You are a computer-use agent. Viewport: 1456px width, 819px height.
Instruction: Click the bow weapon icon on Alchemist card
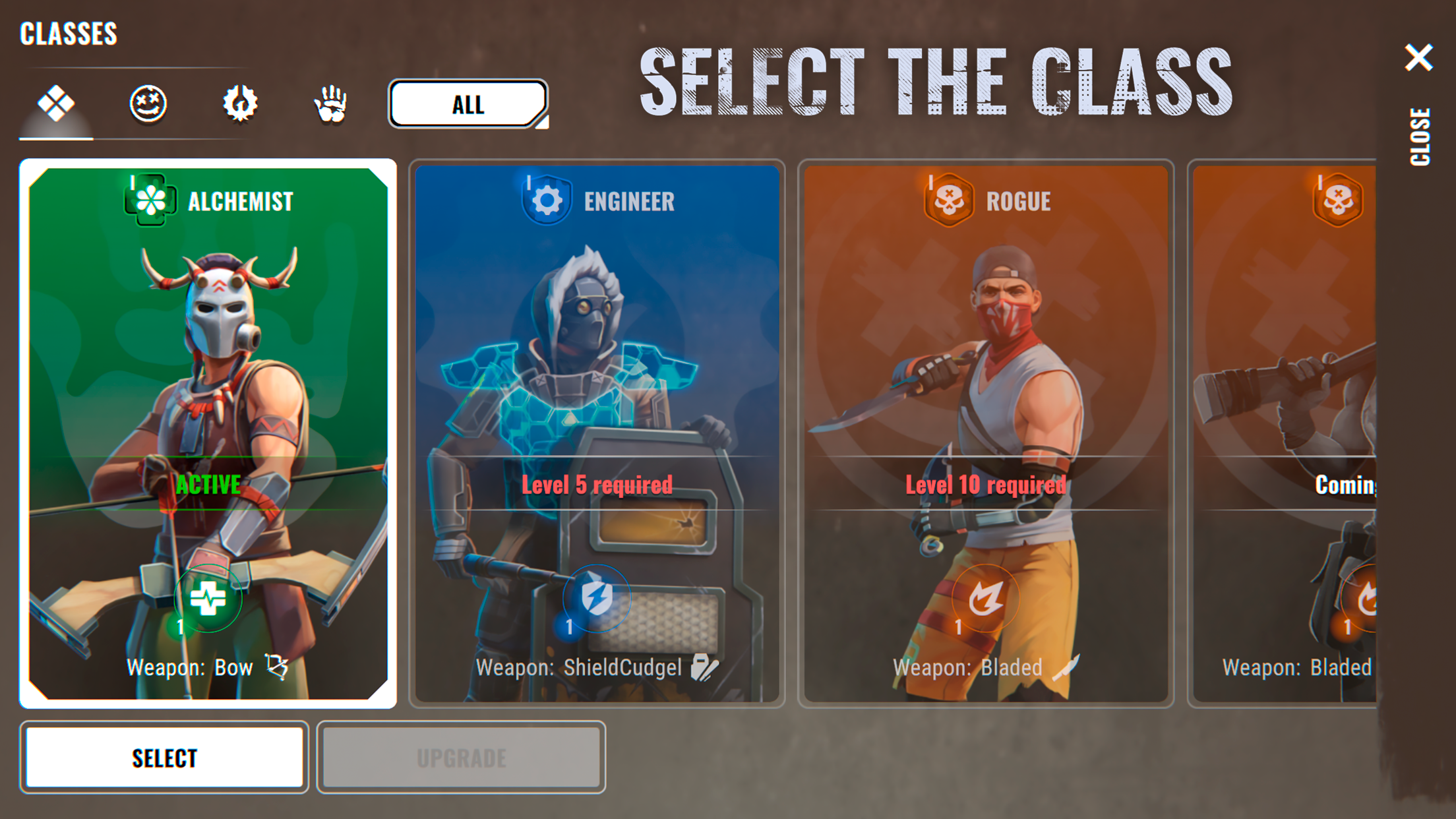click(280, 668)
